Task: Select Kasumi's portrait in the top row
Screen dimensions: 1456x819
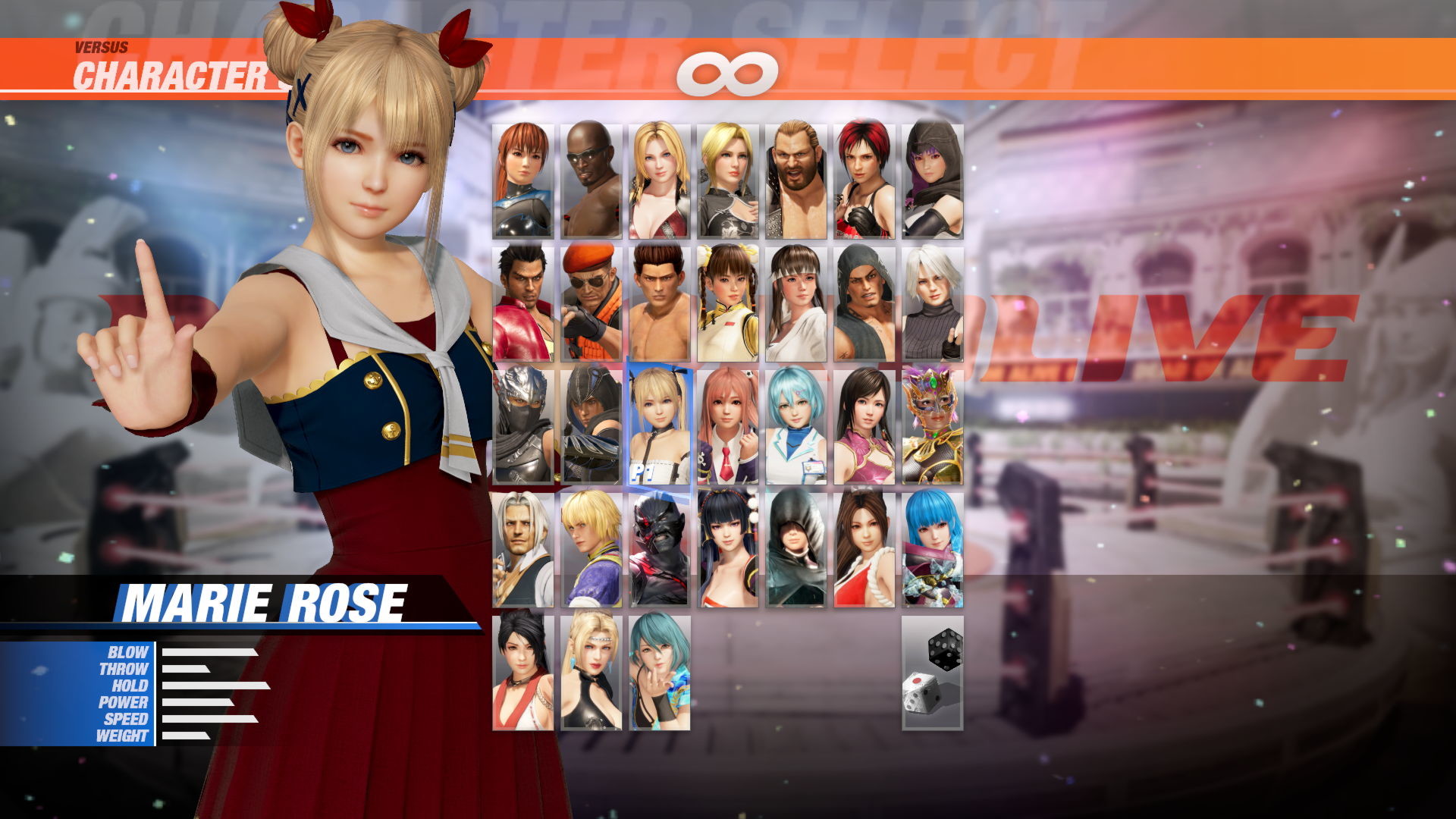Action: point(522,178)
